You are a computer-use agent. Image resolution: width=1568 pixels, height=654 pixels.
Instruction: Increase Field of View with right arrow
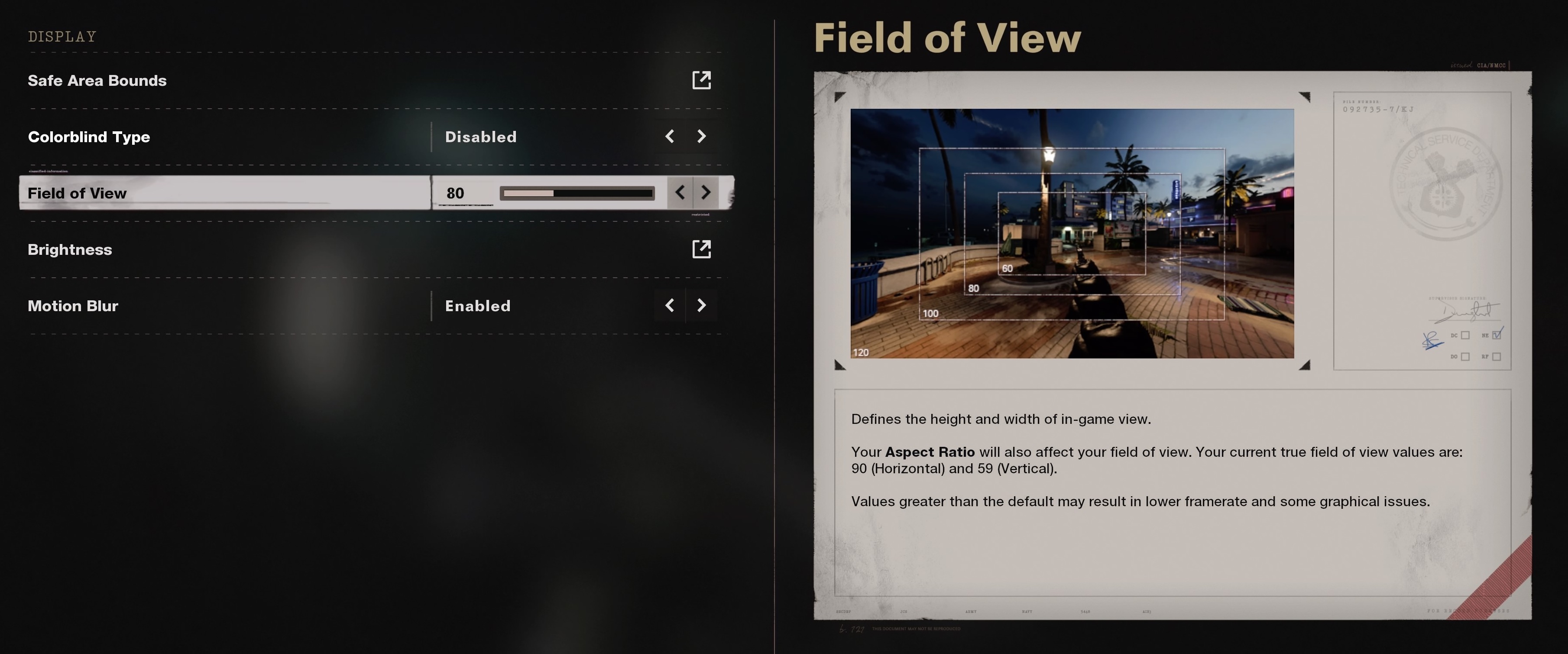coord(706,193)
